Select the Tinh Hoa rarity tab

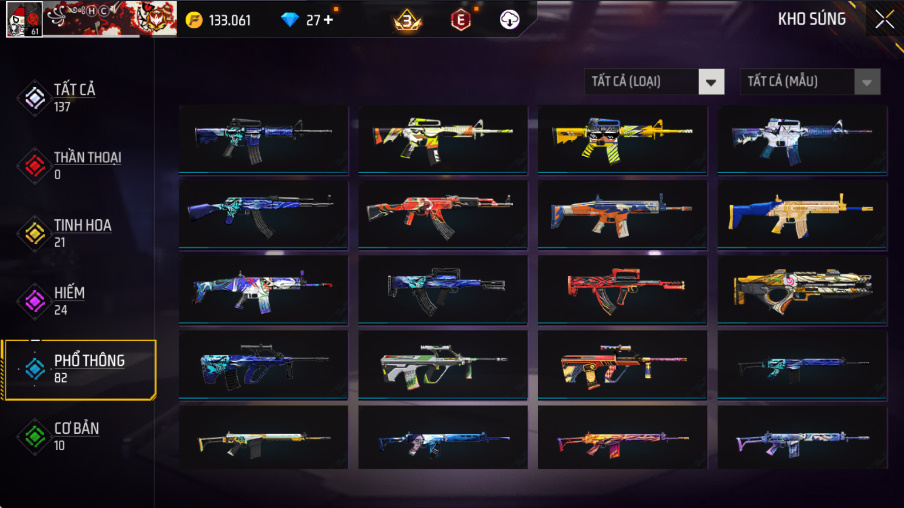pos(80,232)
